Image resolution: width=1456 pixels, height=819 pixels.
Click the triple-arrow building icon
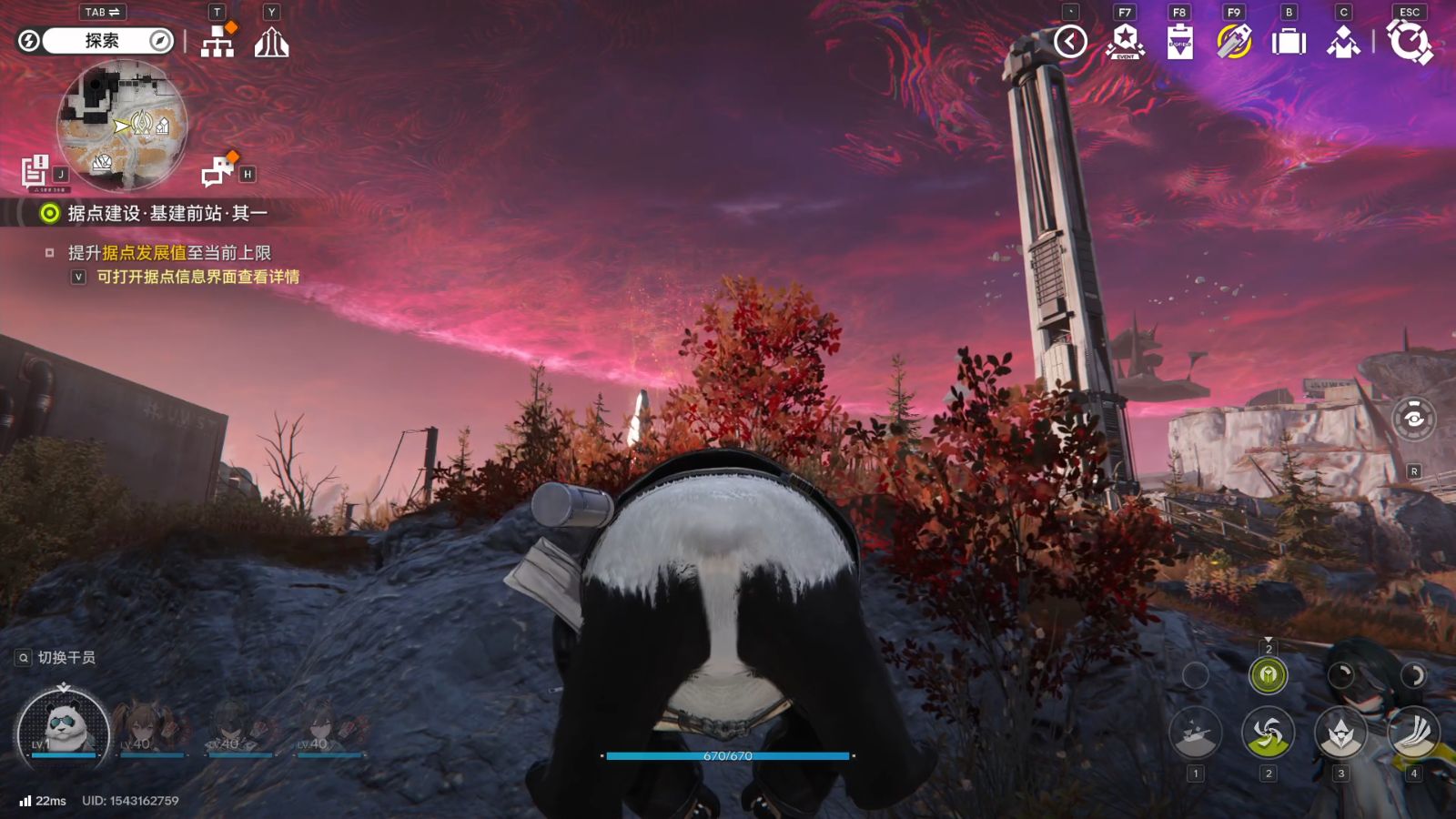[x=271, y=42]
